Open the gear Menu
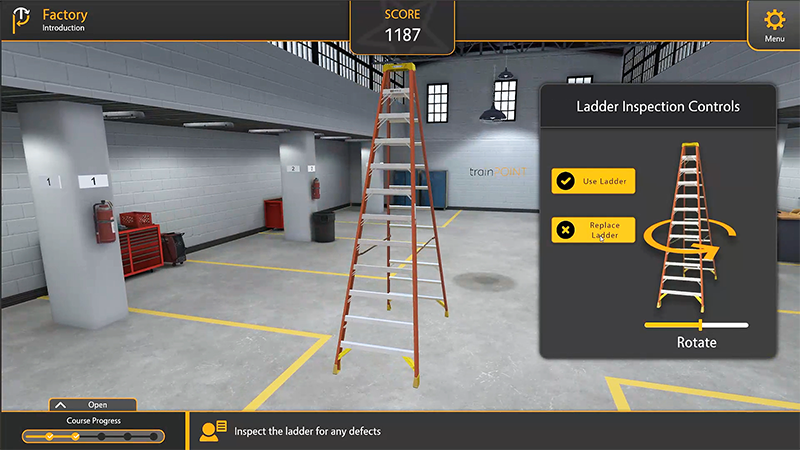 tap(774, 24)
